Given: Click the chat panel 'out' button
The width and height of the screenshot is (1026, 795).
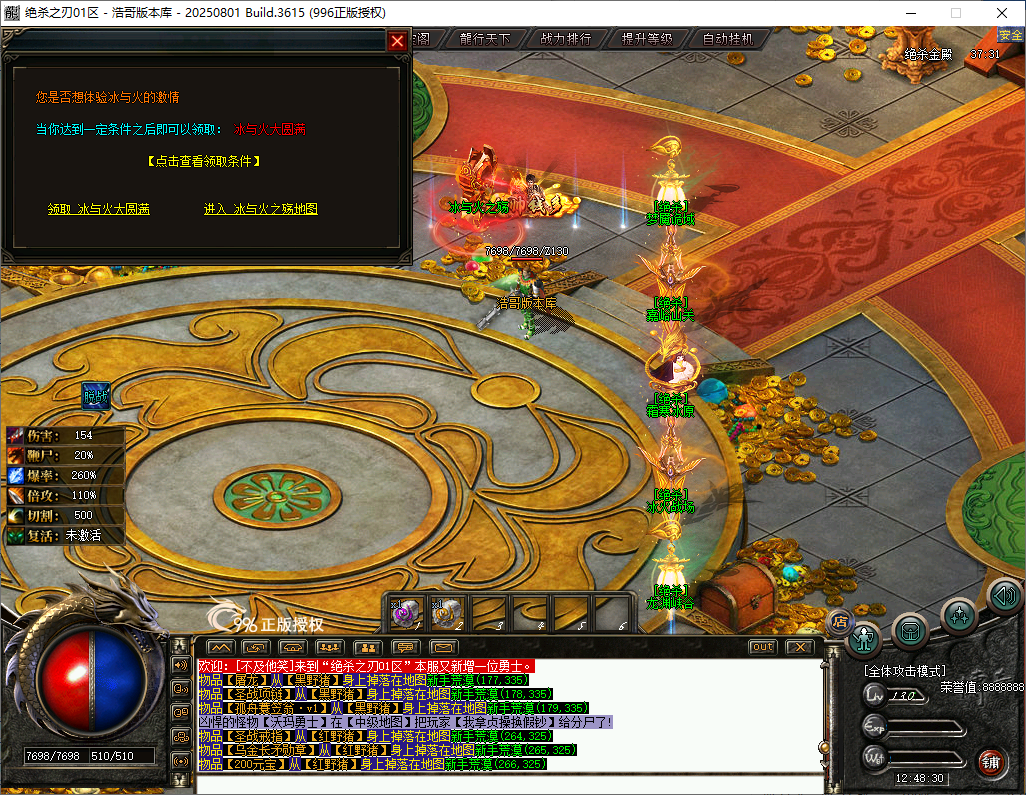Looking at the screenshot, I should click(x=762, y=647).
